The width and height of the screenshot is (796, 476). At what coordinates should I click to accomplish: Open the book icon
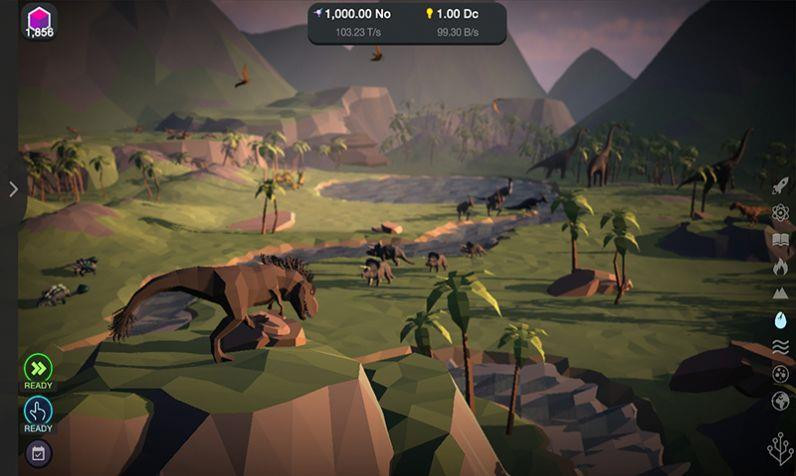781,239
